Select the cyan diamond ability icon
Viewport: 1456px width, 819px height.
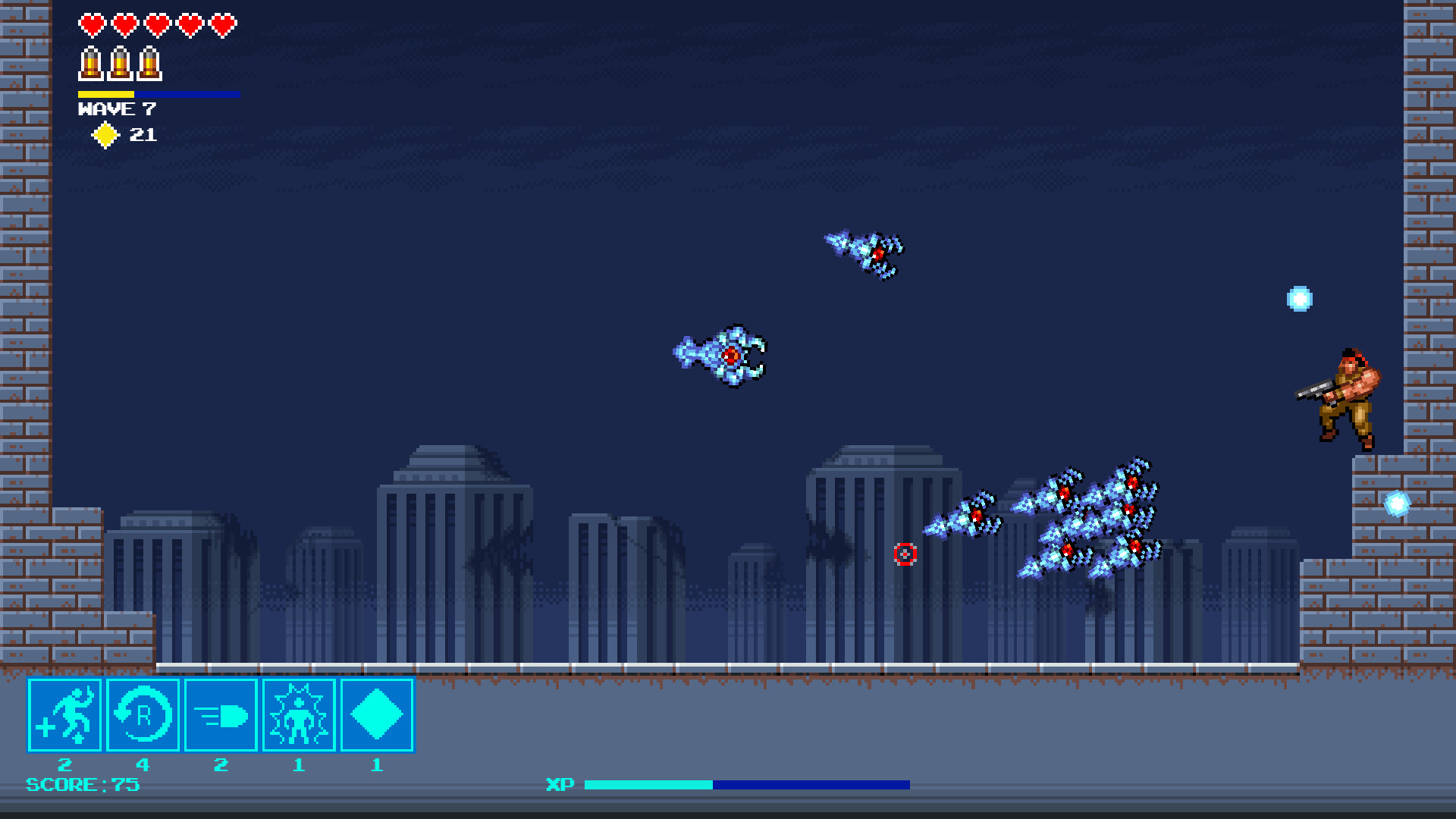[376, 715]
